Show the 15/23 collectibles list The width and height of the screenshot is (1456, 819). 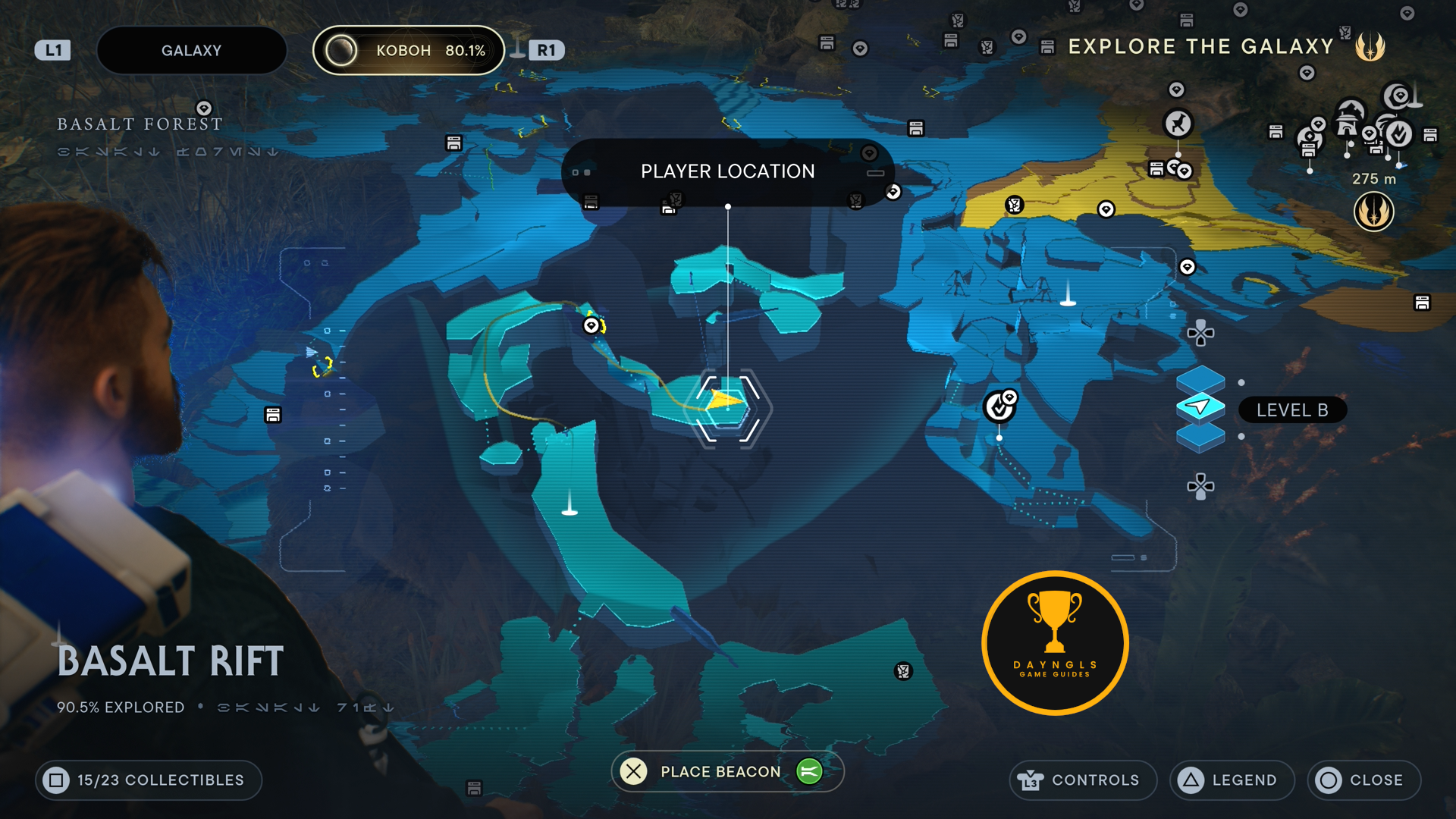pyautogui.click(x=149, y=780)
